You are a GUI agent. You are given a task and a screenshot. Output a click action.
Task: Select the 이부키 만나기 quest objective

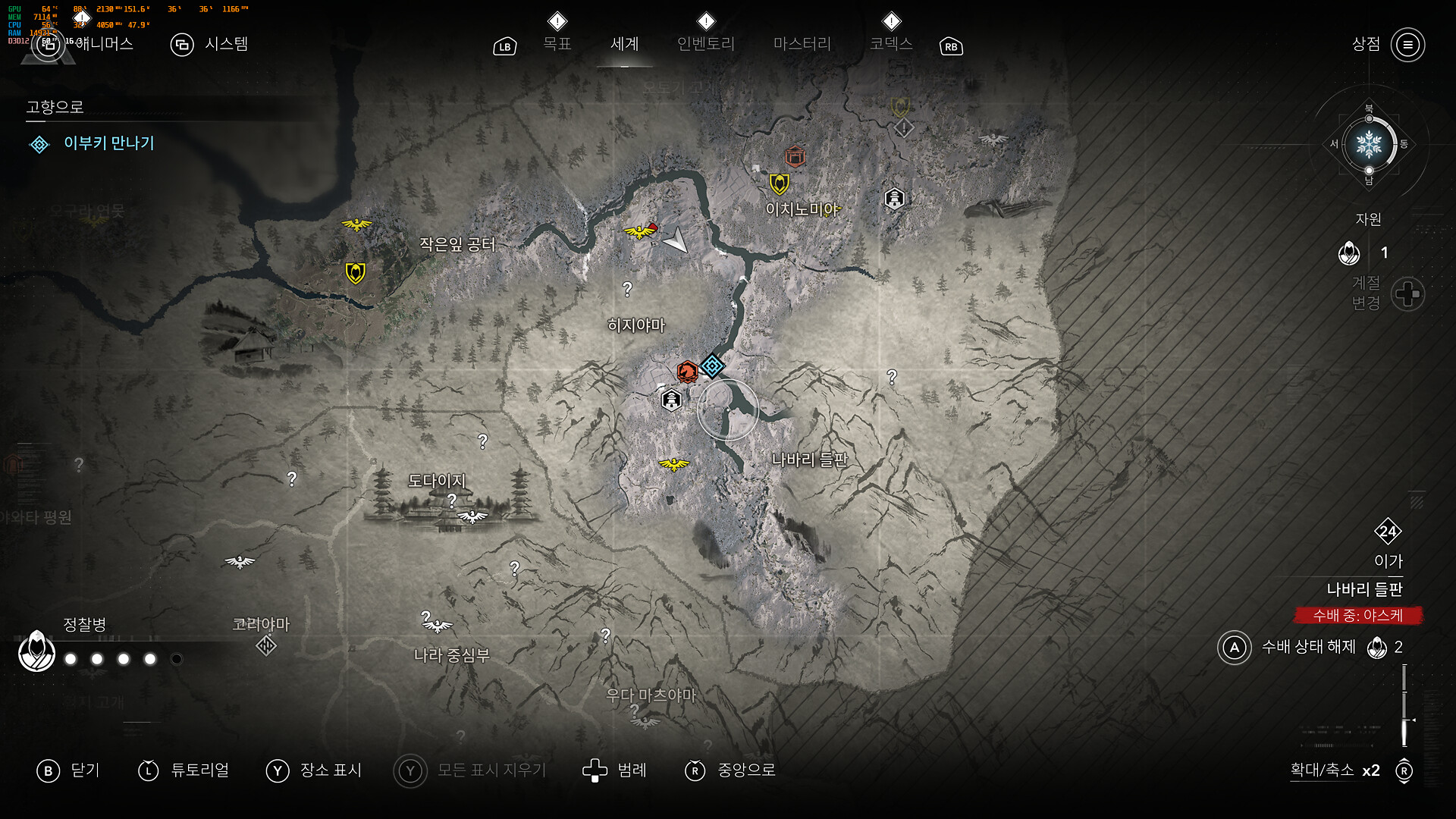point(108,143)
